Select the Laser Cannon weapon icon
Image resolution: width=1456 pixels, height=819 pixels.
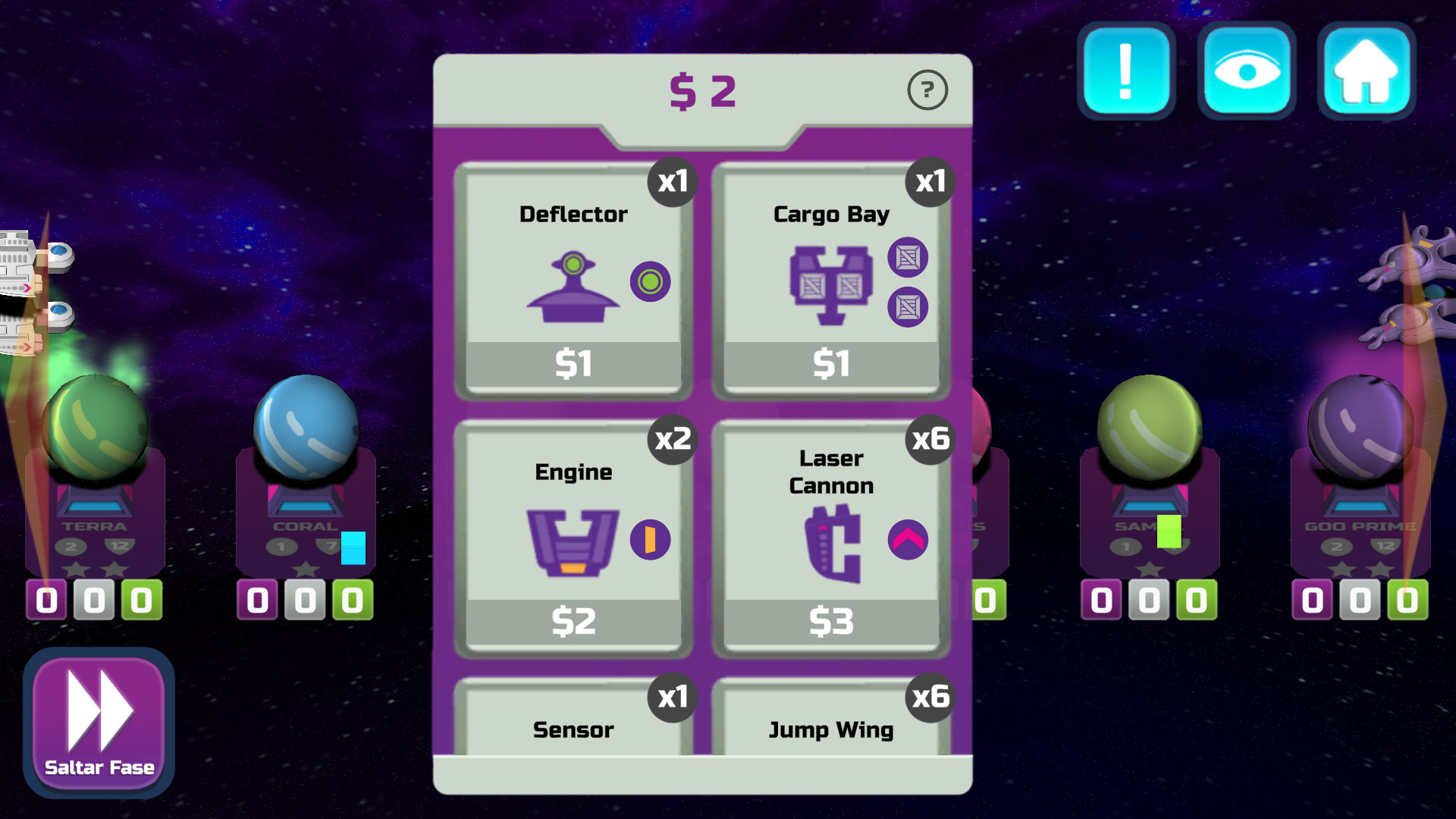click(x=834, y=542)
